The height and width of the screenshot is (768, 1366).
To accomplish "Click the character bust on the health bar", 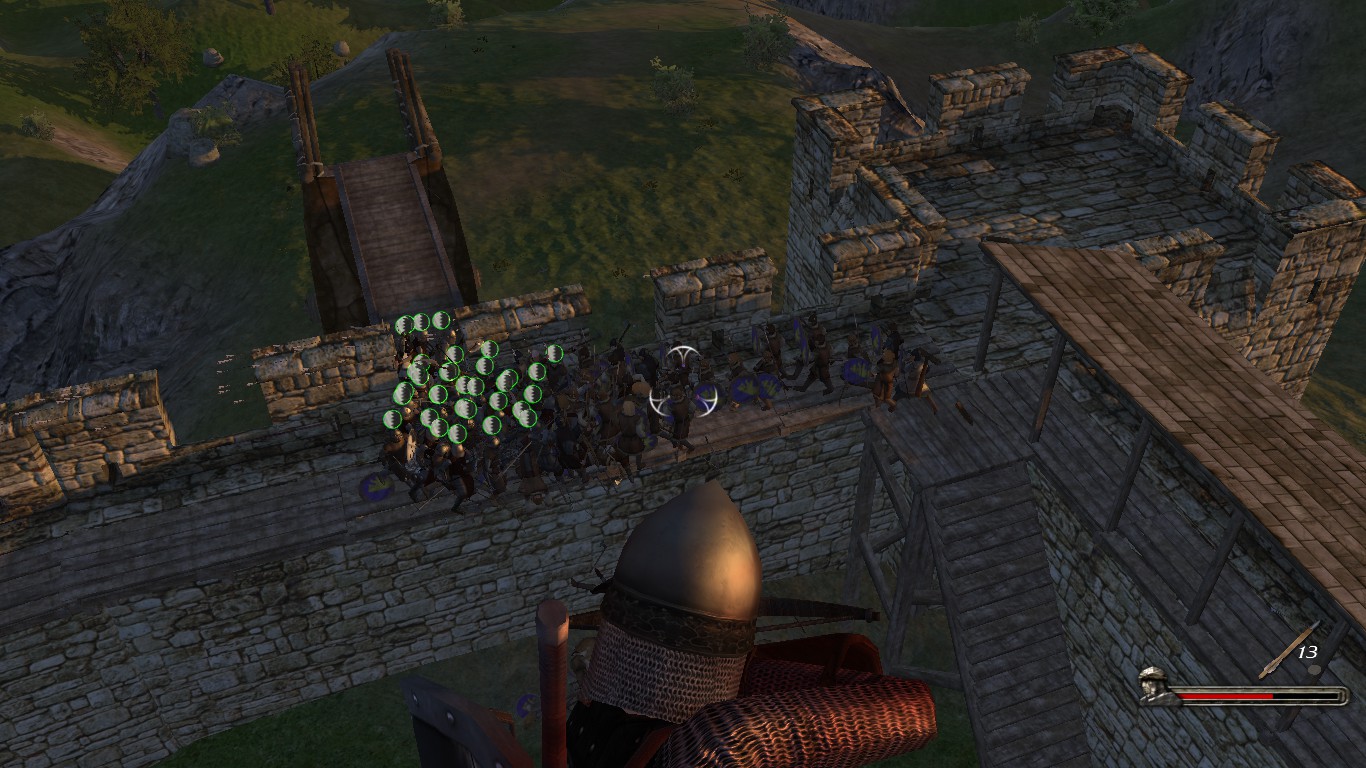I will (1152, 686).
